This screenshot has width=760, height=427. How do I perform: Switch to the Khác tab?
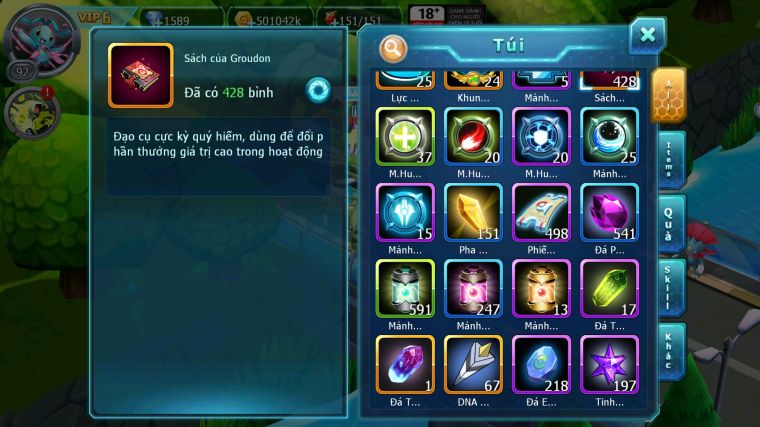click(670, 350)
